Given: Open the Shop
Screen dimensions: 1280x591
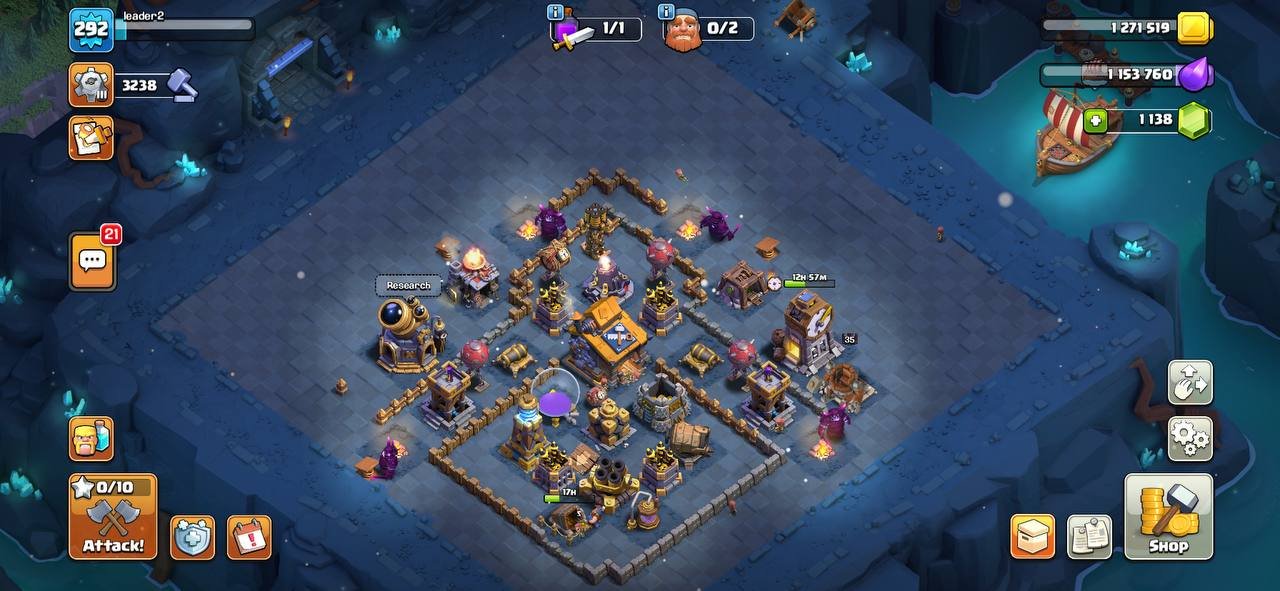Looking at the screenshot, I should click(x=1168, y=516).
